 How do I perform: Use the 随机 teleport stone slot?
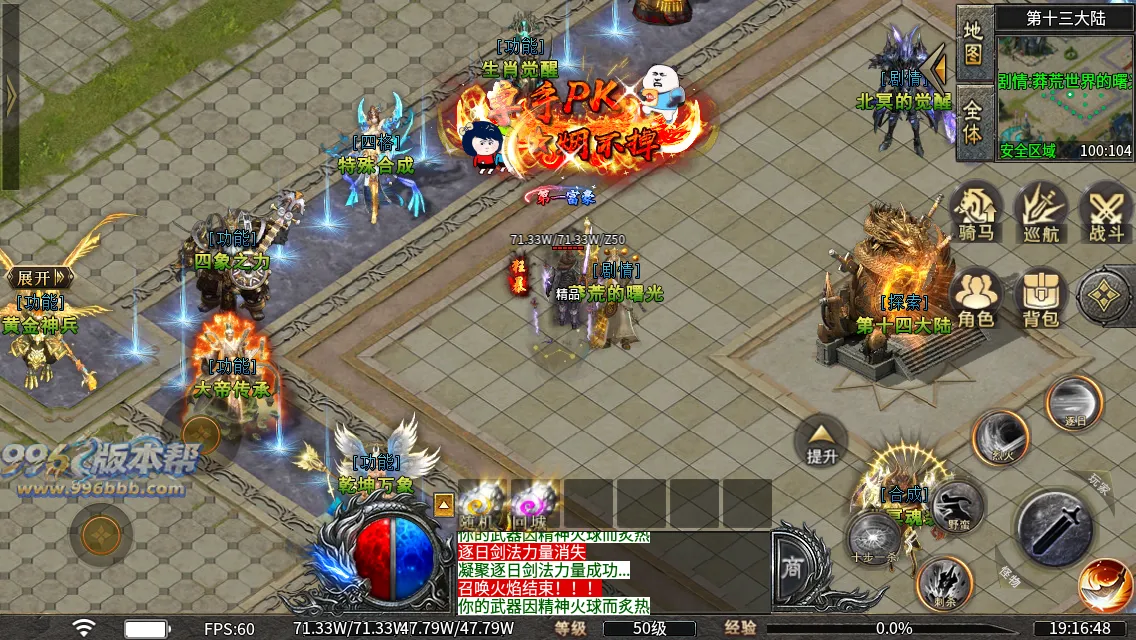click(484, 503)
